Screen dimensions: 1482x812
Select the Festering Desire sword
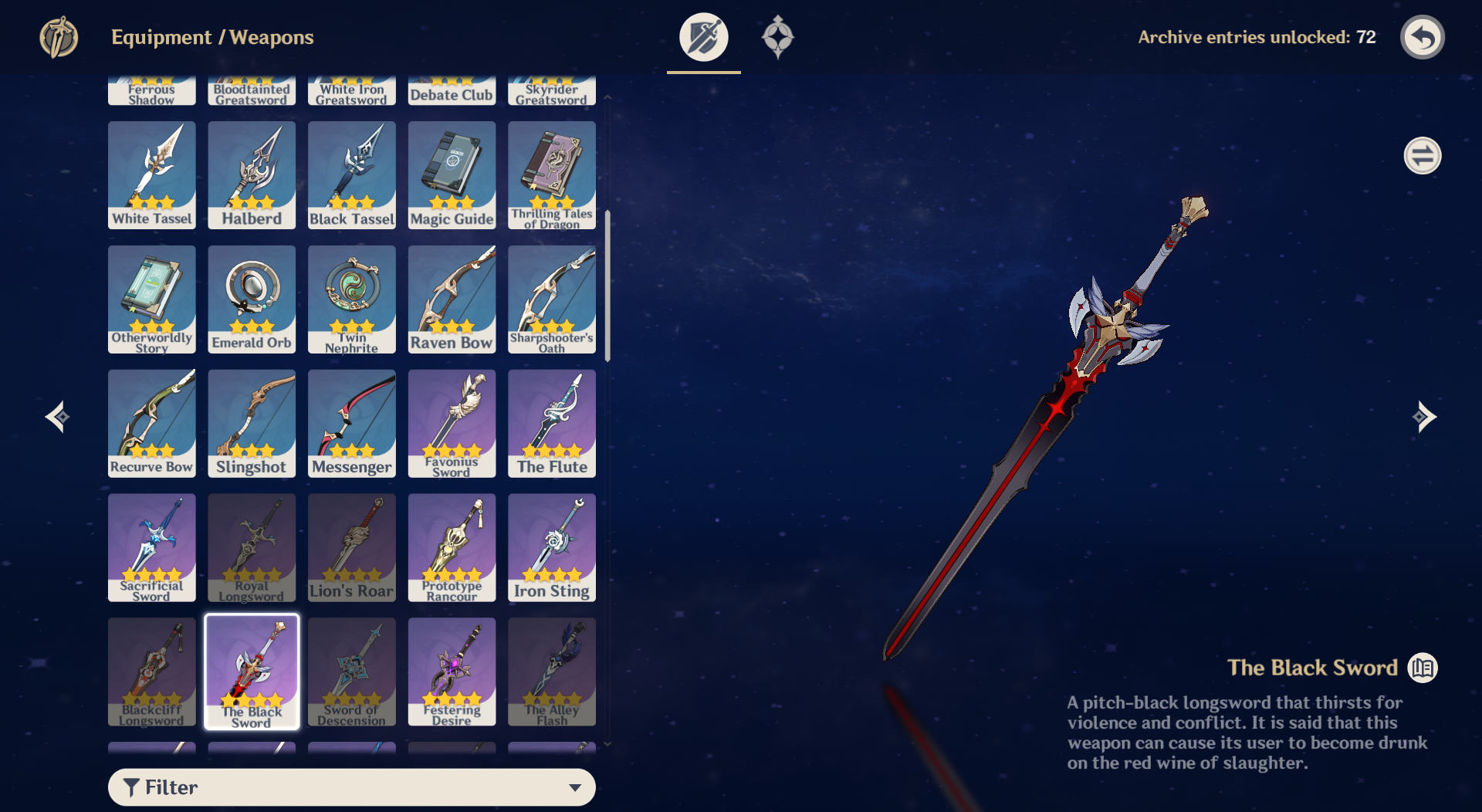click(452, 672)
